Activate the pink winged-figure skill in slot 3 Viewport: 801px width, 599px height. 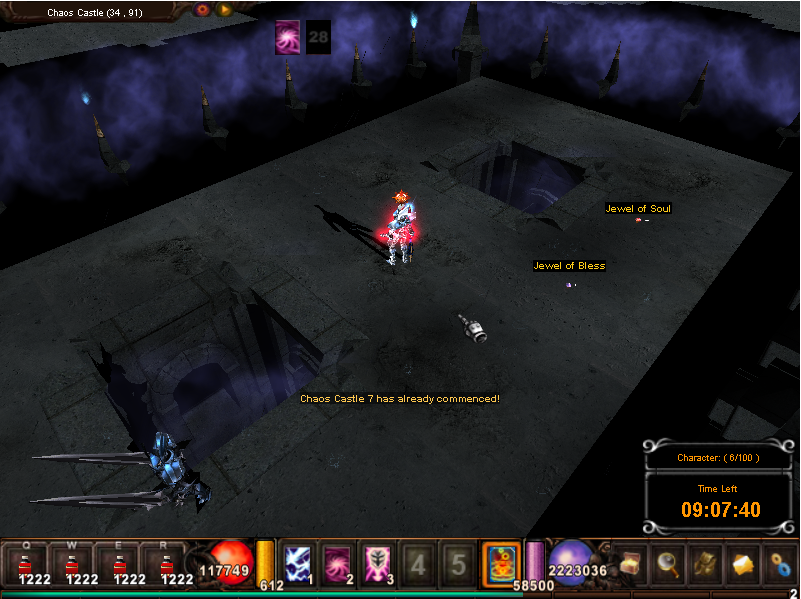point(379,563)
